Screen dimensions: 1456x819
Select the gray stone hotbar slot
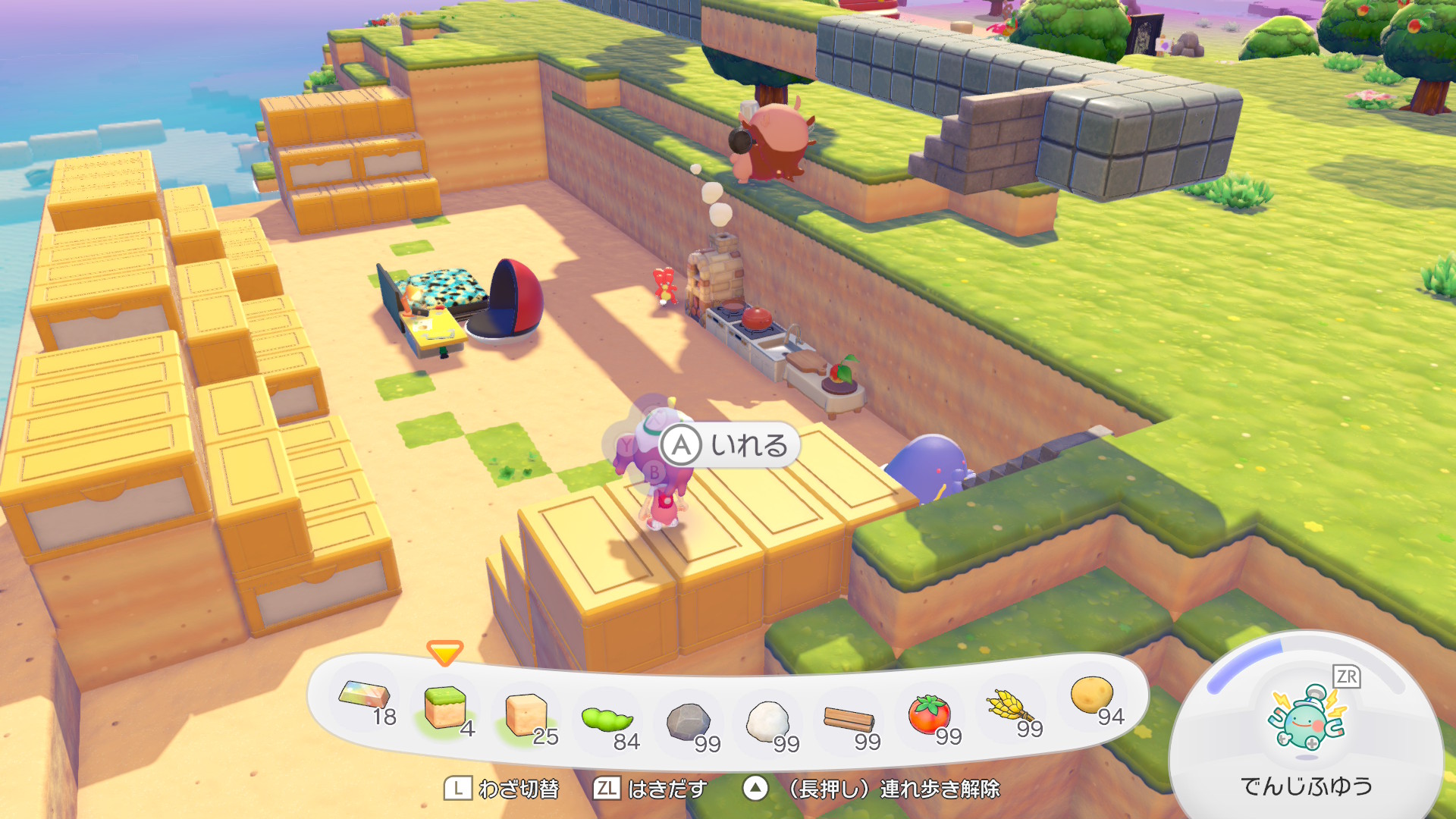(x=689, y=722)
